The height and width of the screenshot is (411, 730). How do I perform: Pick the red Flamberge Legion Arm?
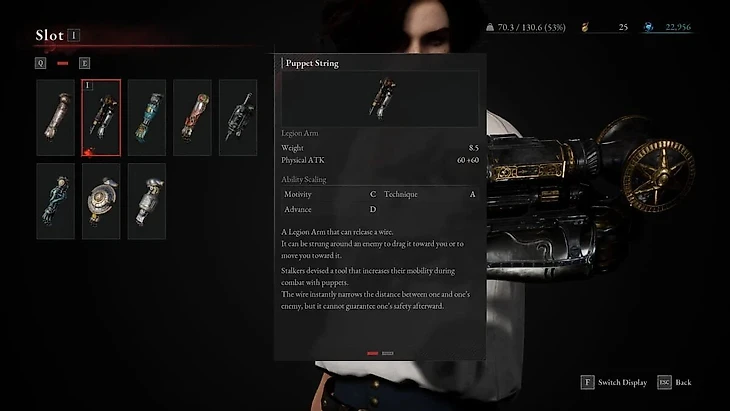tap(192, 118)
